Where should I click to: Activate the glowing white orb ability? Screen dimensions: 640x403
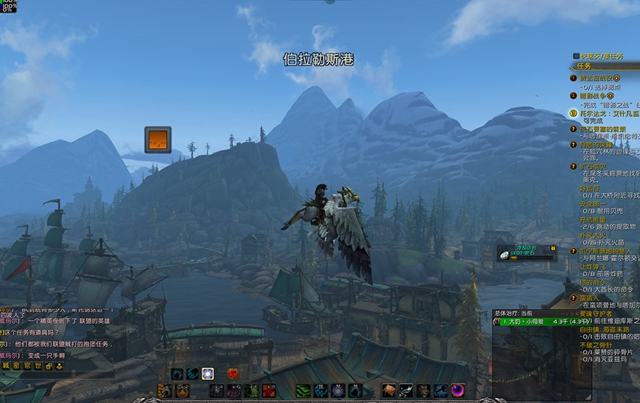point(207,374)
